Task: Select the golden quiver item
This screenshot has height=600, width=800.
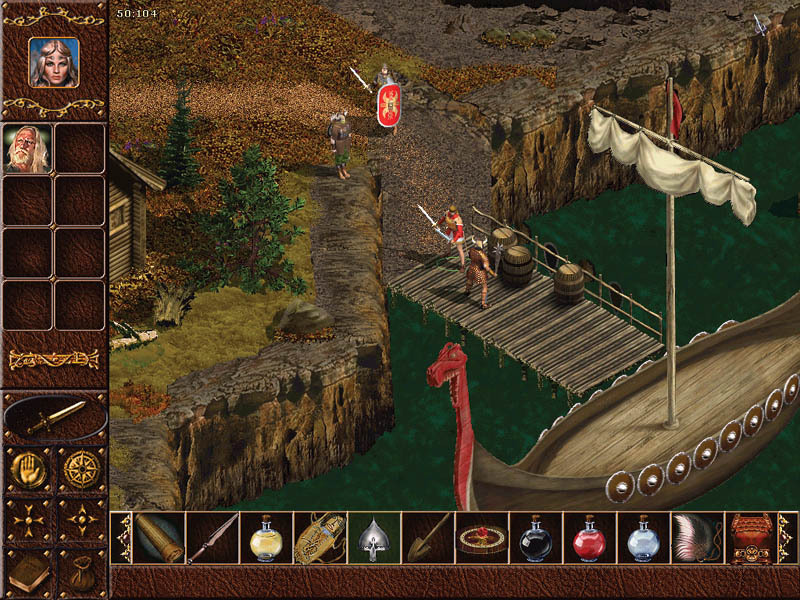Action: tap(320, 538)
